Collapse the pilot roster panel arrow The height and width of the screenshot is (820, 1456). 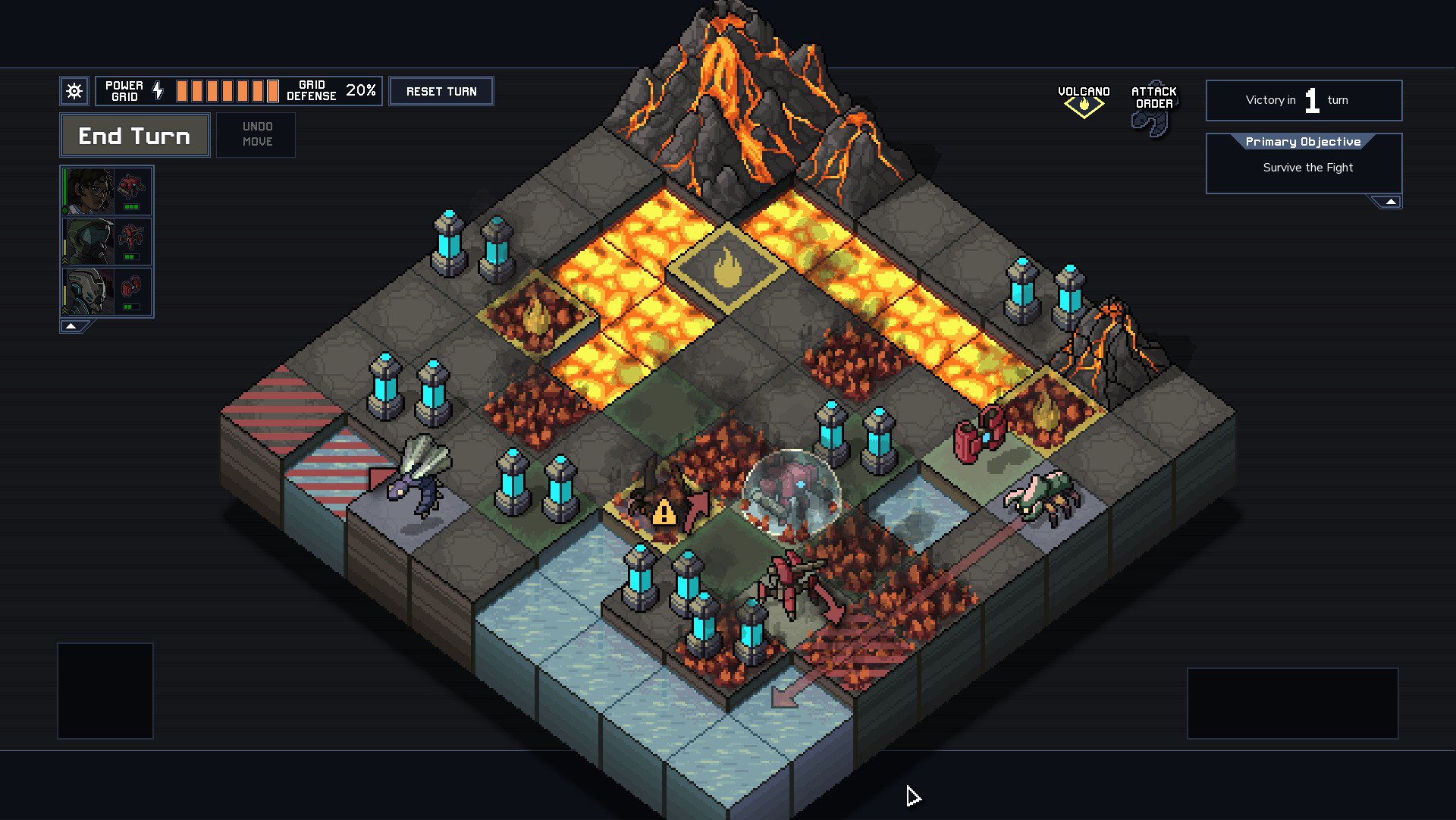pyautogui.click(x=71, y=326)
